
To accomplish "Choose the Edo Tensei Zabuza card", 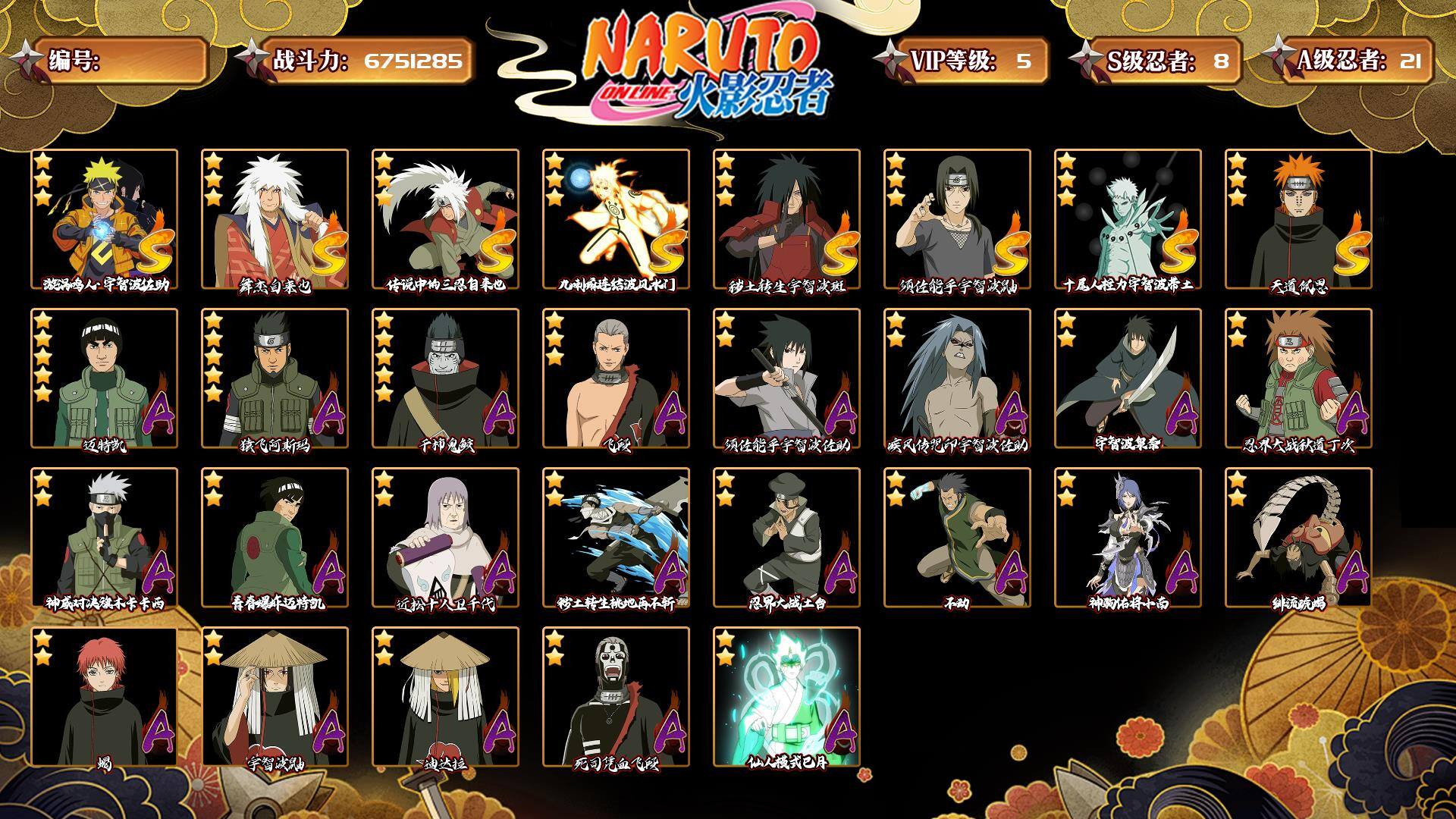I will (x=616, y=537).
